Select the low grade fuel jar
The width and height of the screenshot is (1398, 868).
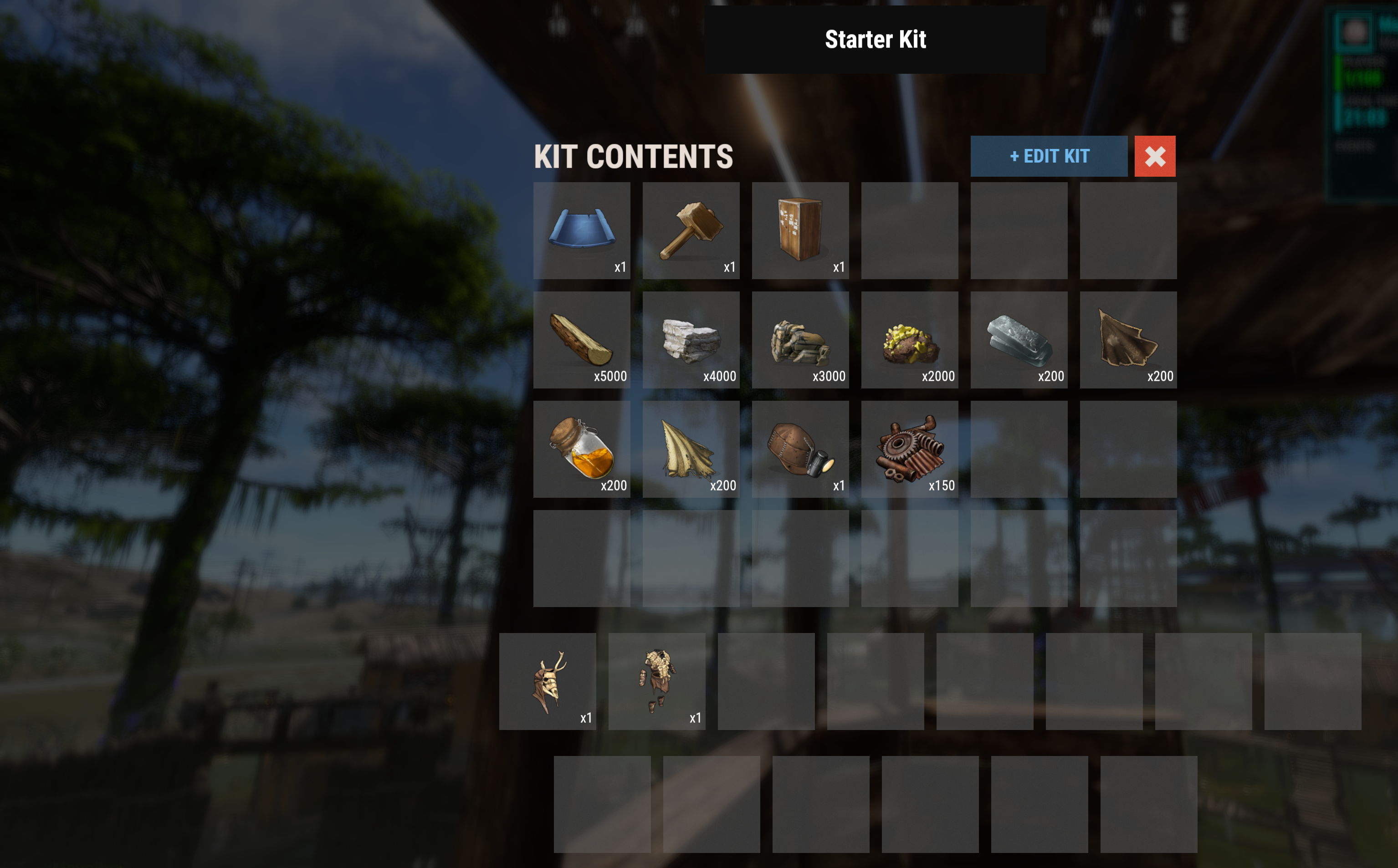click(582, 449)
